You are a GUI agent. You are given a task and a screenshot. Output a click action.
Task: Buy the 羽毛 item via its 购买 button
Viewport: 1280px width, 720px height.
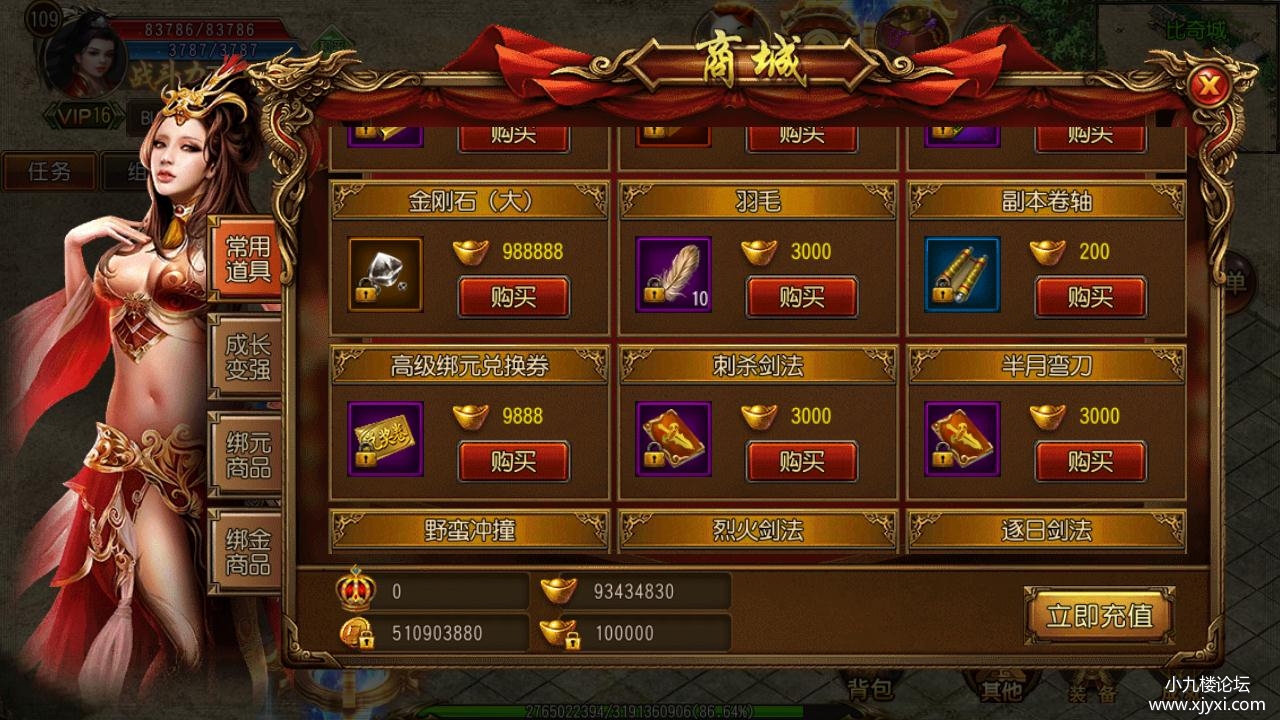[803, 295]
